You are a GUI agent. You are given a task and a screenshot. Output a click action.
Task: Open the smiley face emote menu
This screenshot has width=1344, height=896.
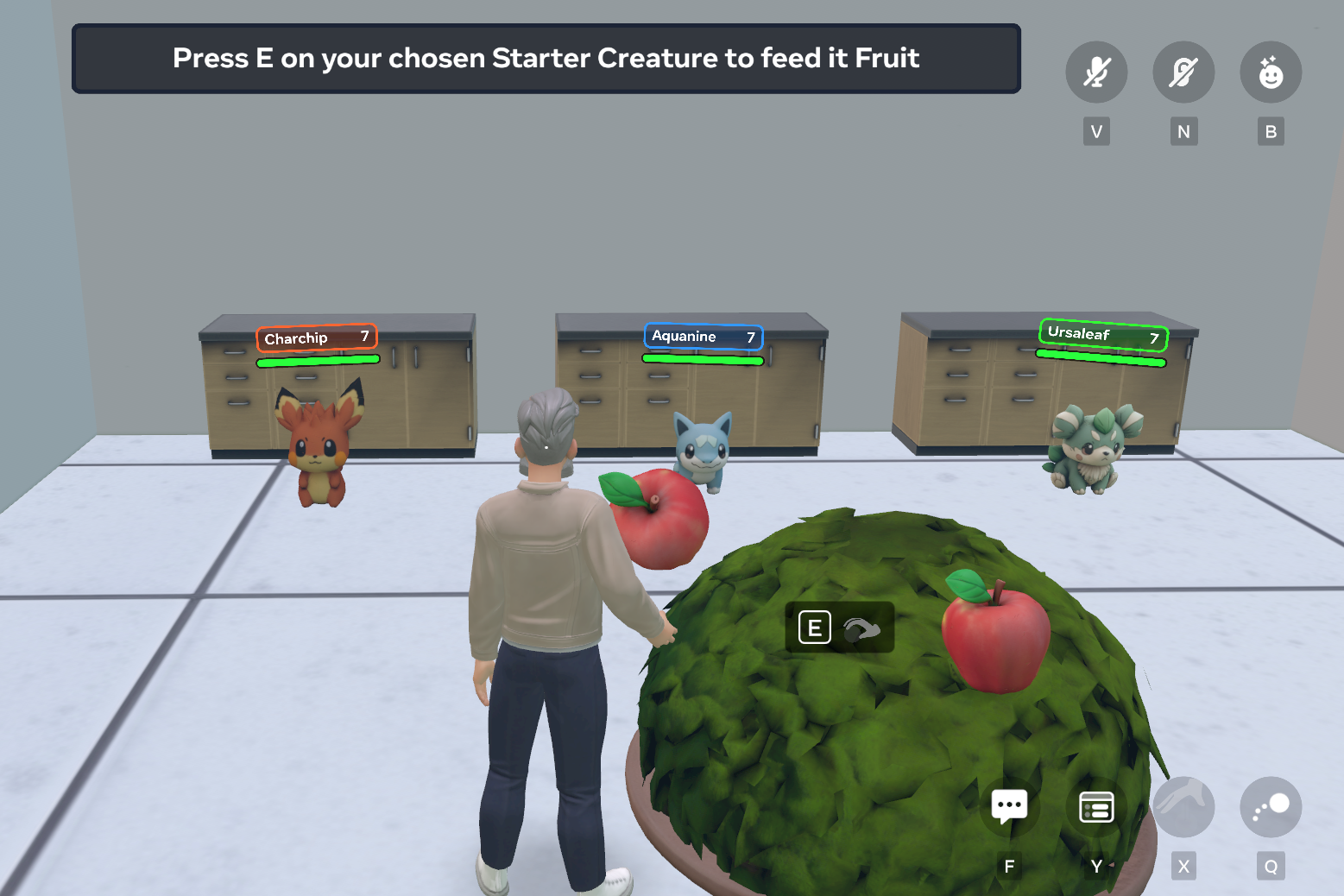1271,73
